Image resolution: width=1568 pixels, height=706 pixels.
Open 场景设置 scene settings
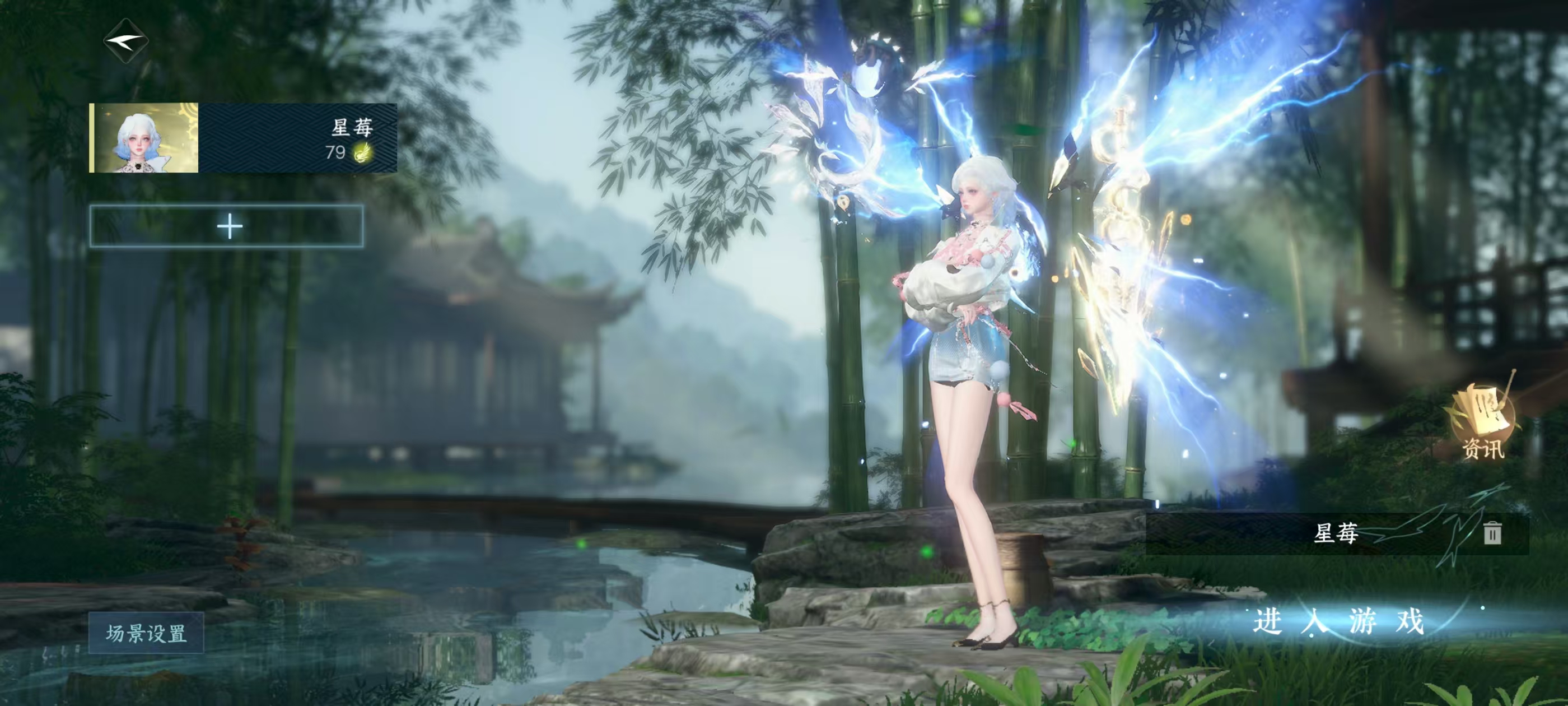(146, 634)
